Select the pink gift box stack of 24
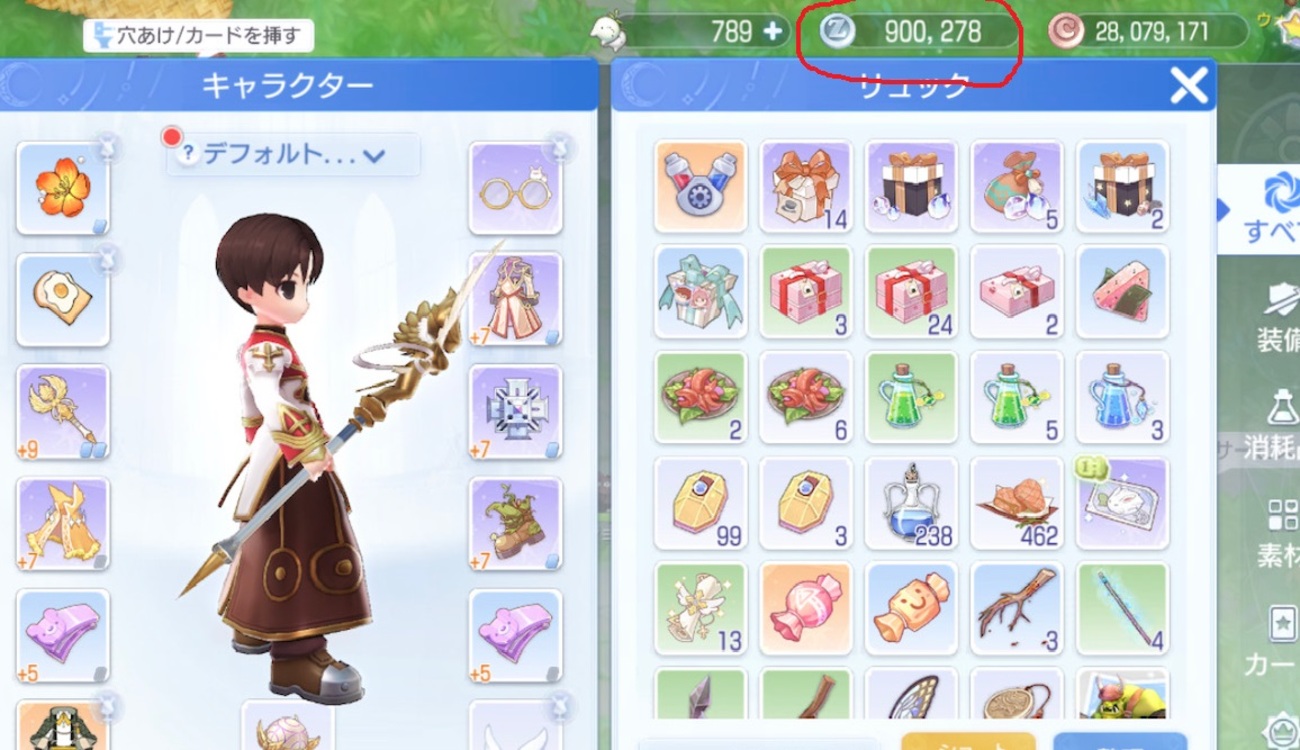 (x=911, y=292)
